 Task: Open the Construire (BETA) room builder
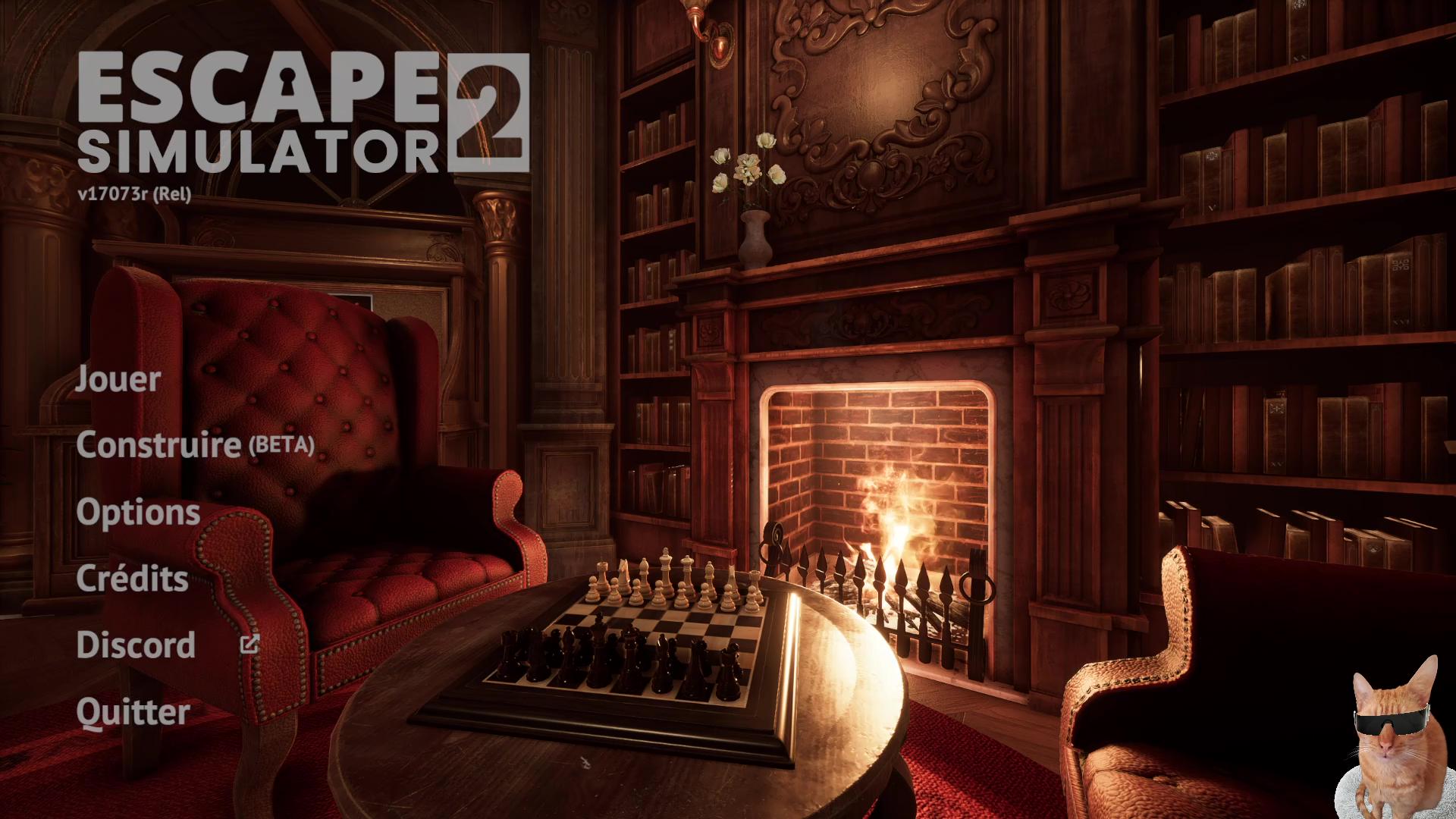[195, 444]
